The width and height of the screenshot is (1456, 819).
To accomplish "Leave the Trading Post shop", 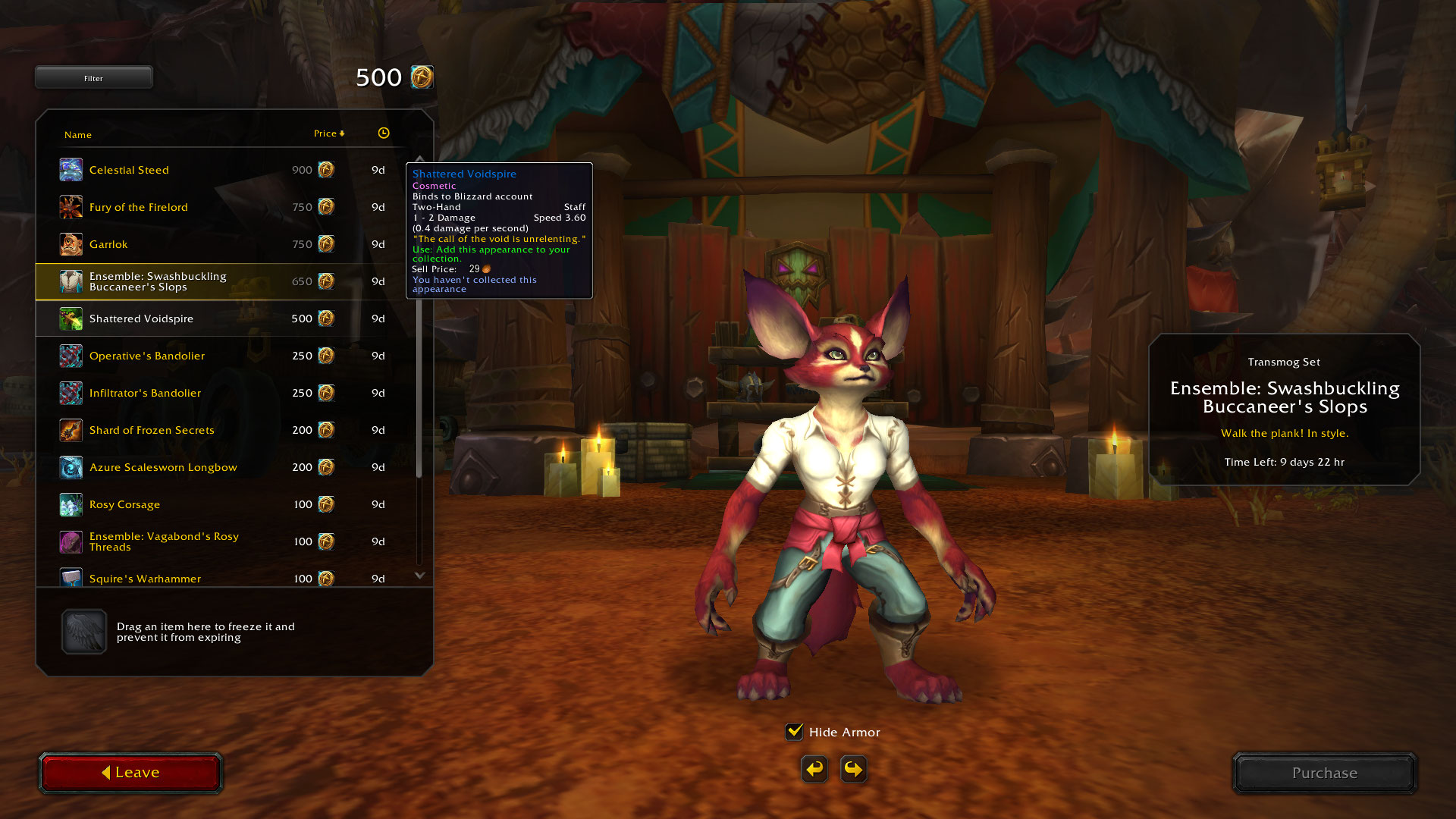I will click(130, 773).
